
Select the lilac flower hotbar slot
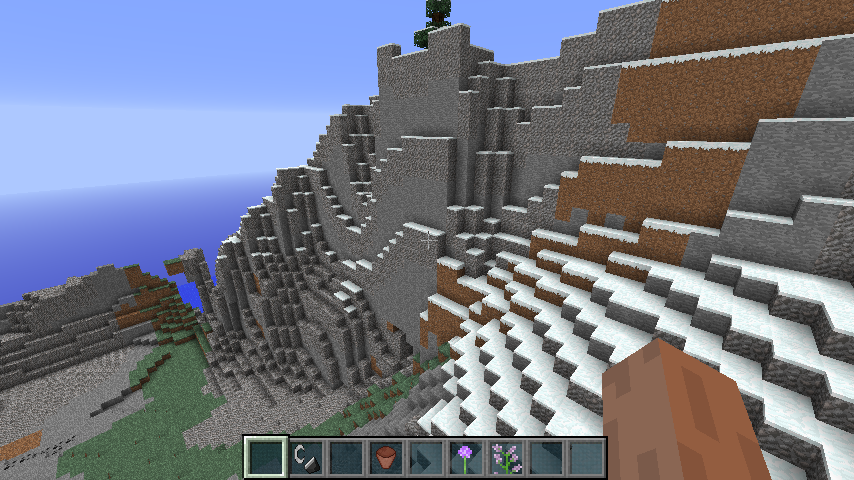coord(505,458)
